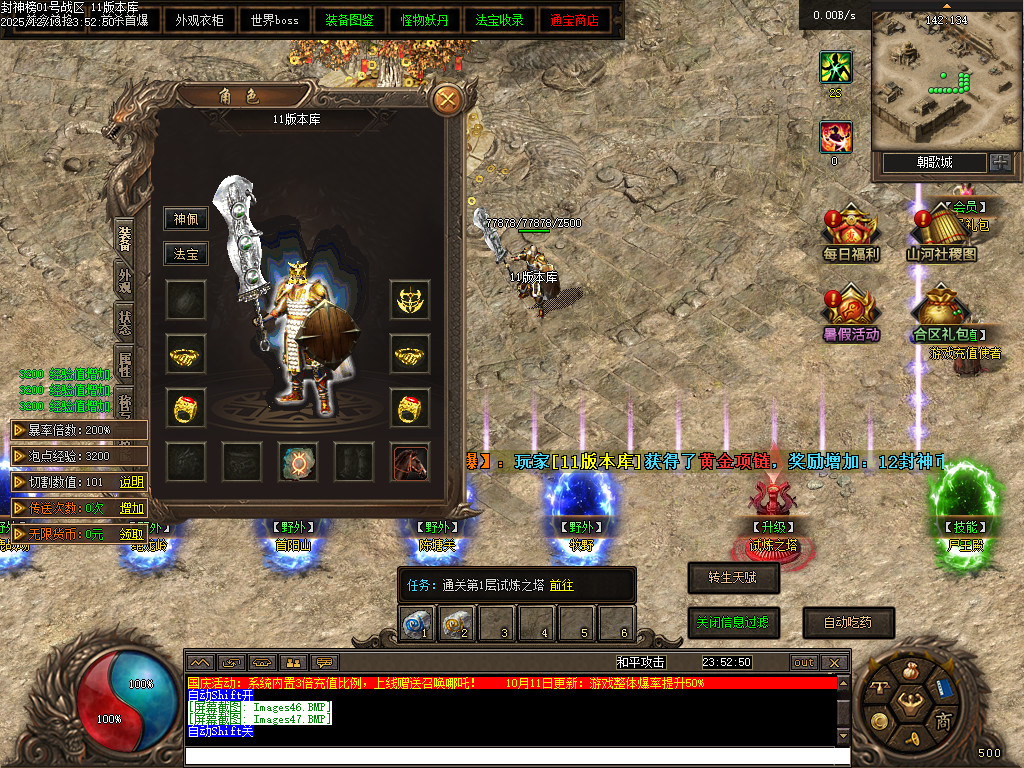The width and height of the screenshot is (1024, 768).
Task: Open the 世界boss menu
Action: [x=274, y=20]
